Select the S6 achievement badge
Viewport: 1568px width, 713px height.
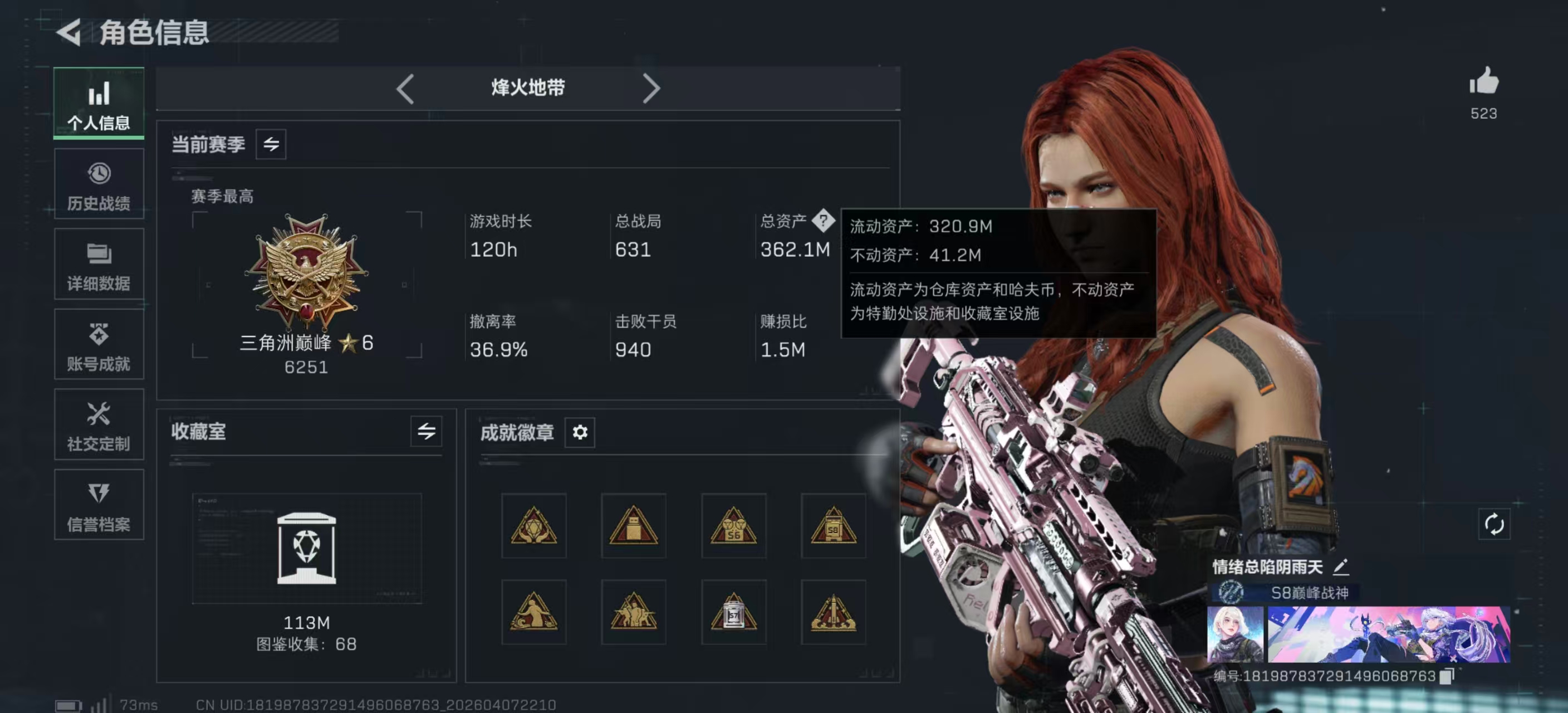[x=733, y=525]
